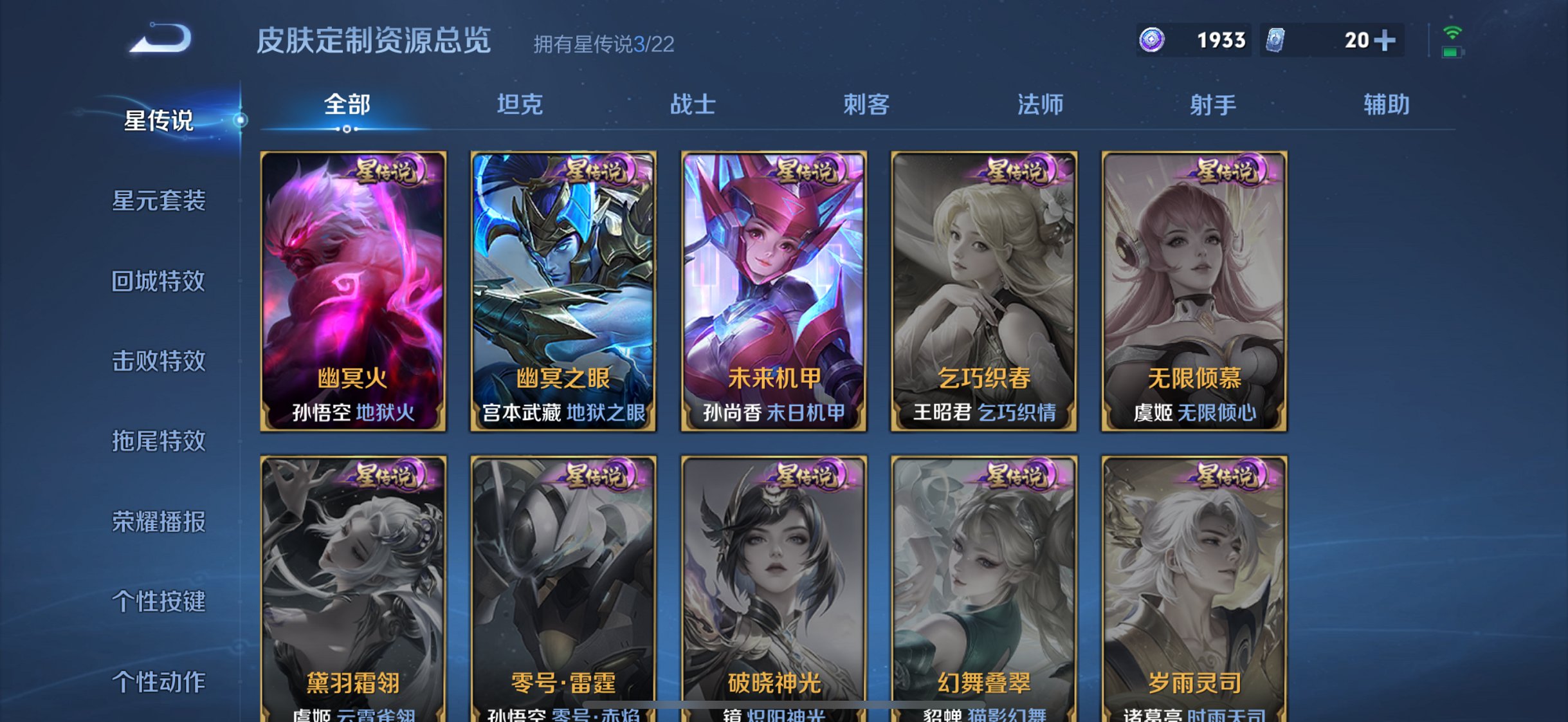Open the 击败特效 sidebar section

coord(160,362)
